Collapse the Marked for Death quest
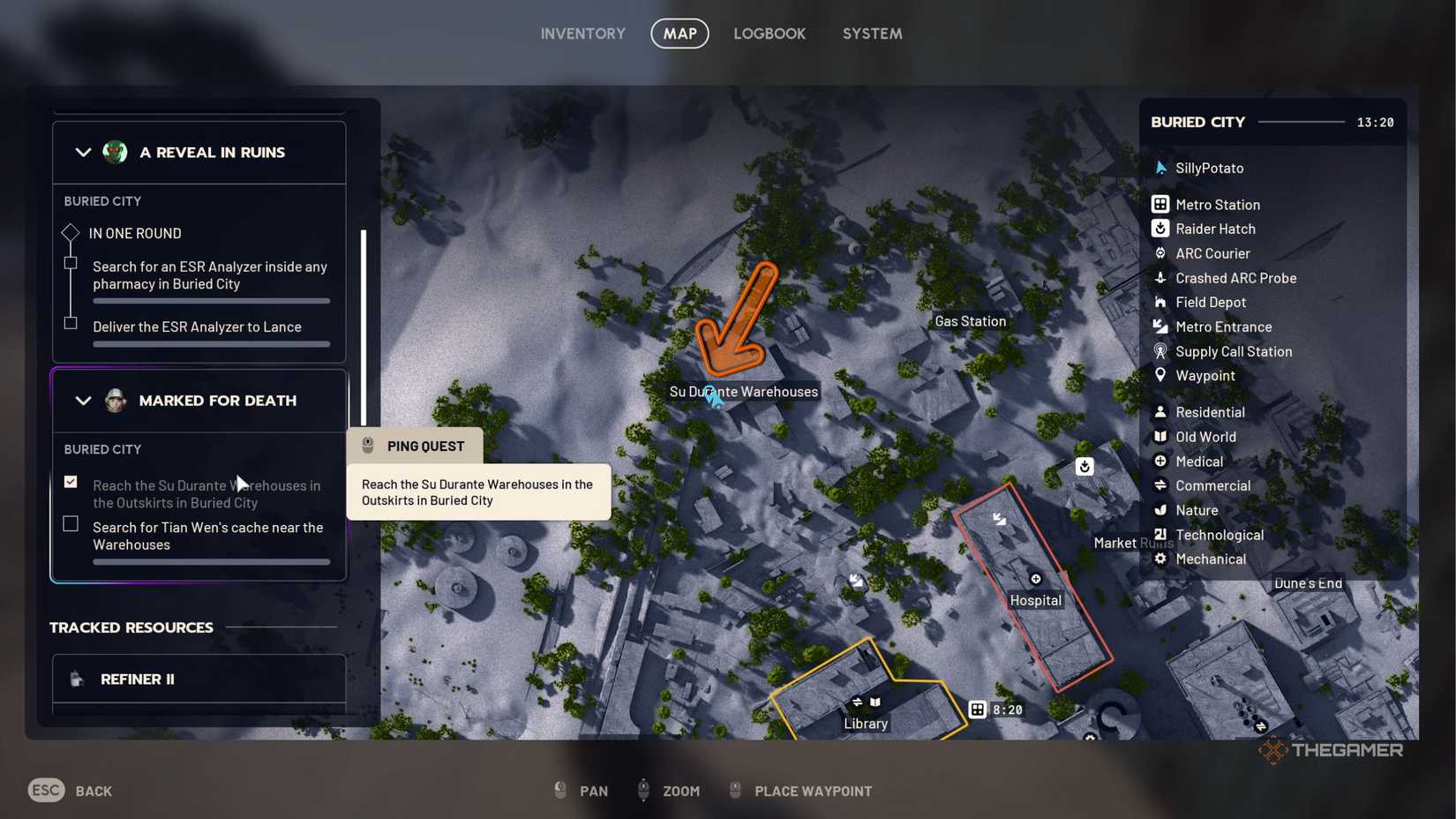The width and height of the screenshot is (1456, 819). coord(83,401)
